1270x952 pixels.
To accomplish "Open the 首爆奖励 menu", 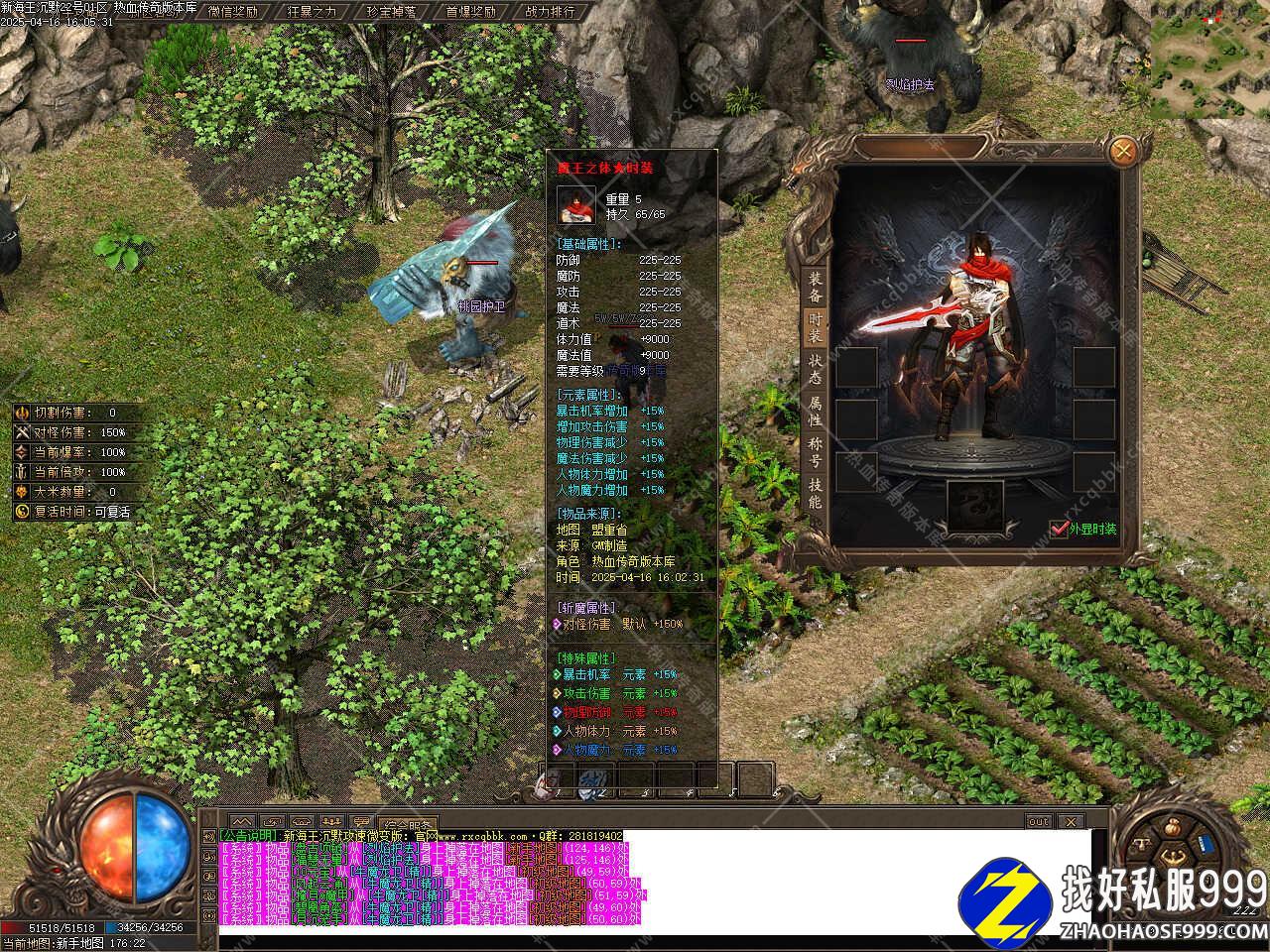I will pos(469,12).
